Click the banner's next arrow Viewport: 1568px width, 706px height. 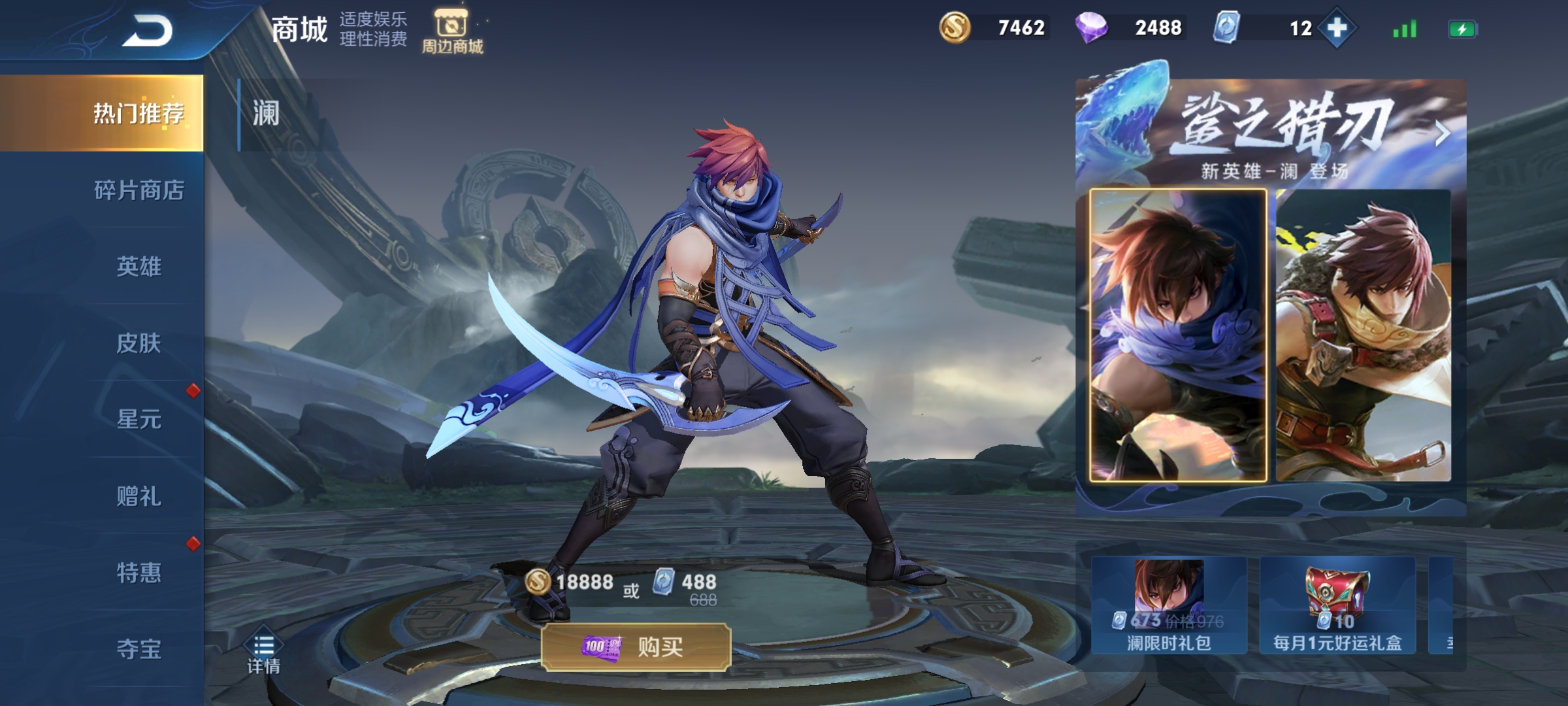point(1443,133)
